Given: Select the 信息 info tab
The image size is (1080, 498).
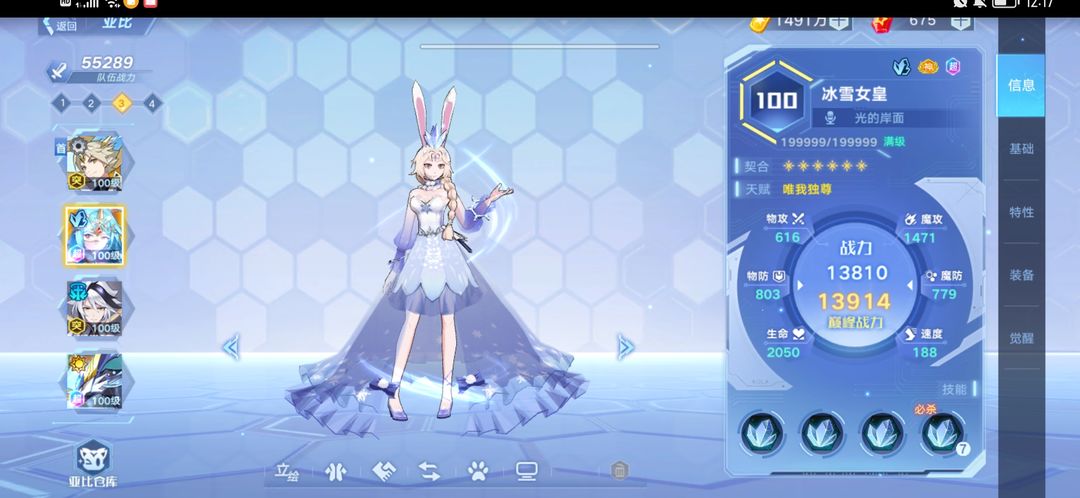Looking at the screenshot, I should click(x=1021, y=86).
